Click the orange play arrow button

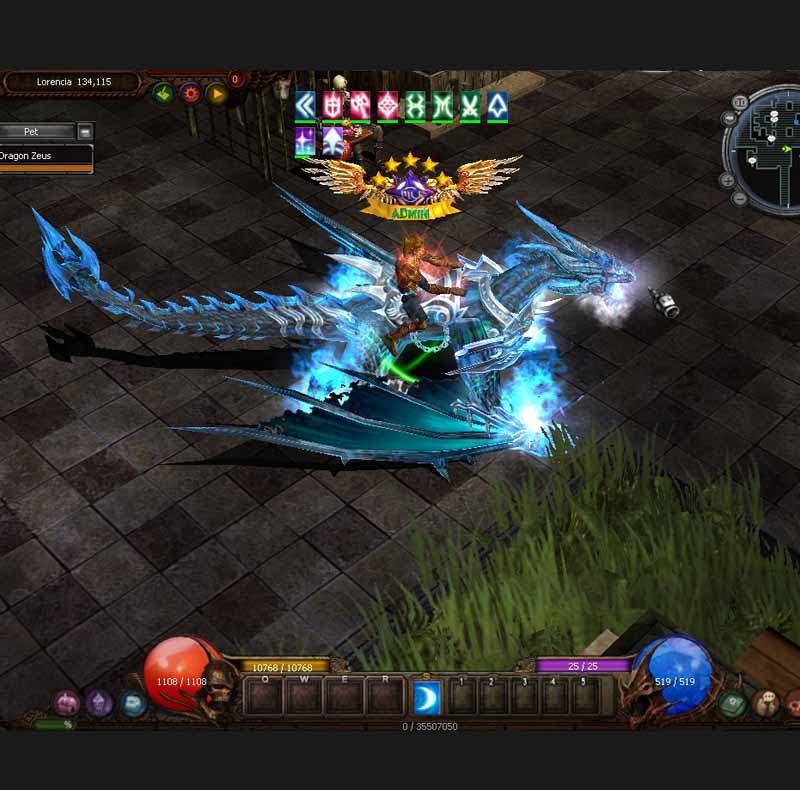click(217, 94)
